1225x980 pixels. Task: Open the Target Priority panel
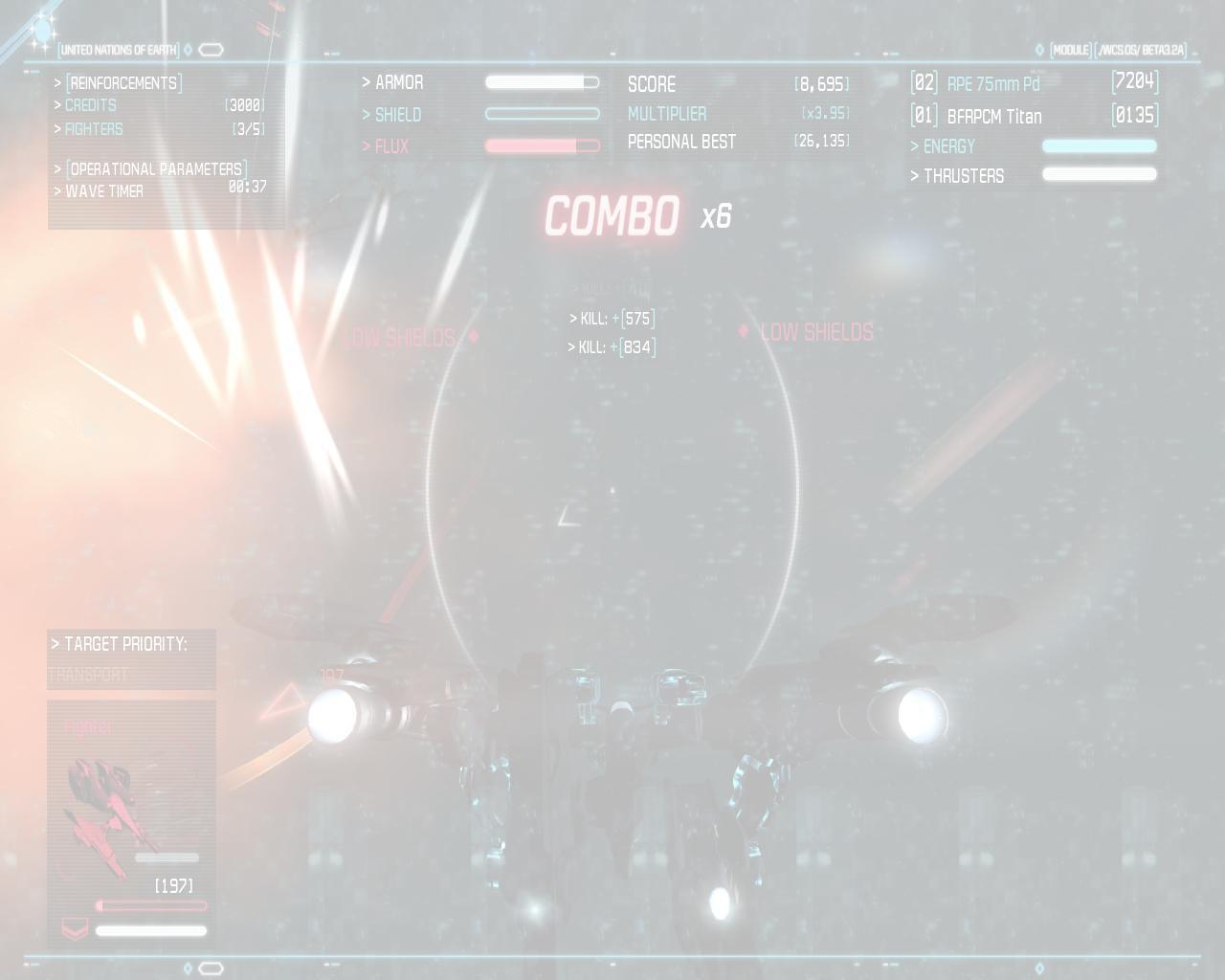click(x=125, y=645)
